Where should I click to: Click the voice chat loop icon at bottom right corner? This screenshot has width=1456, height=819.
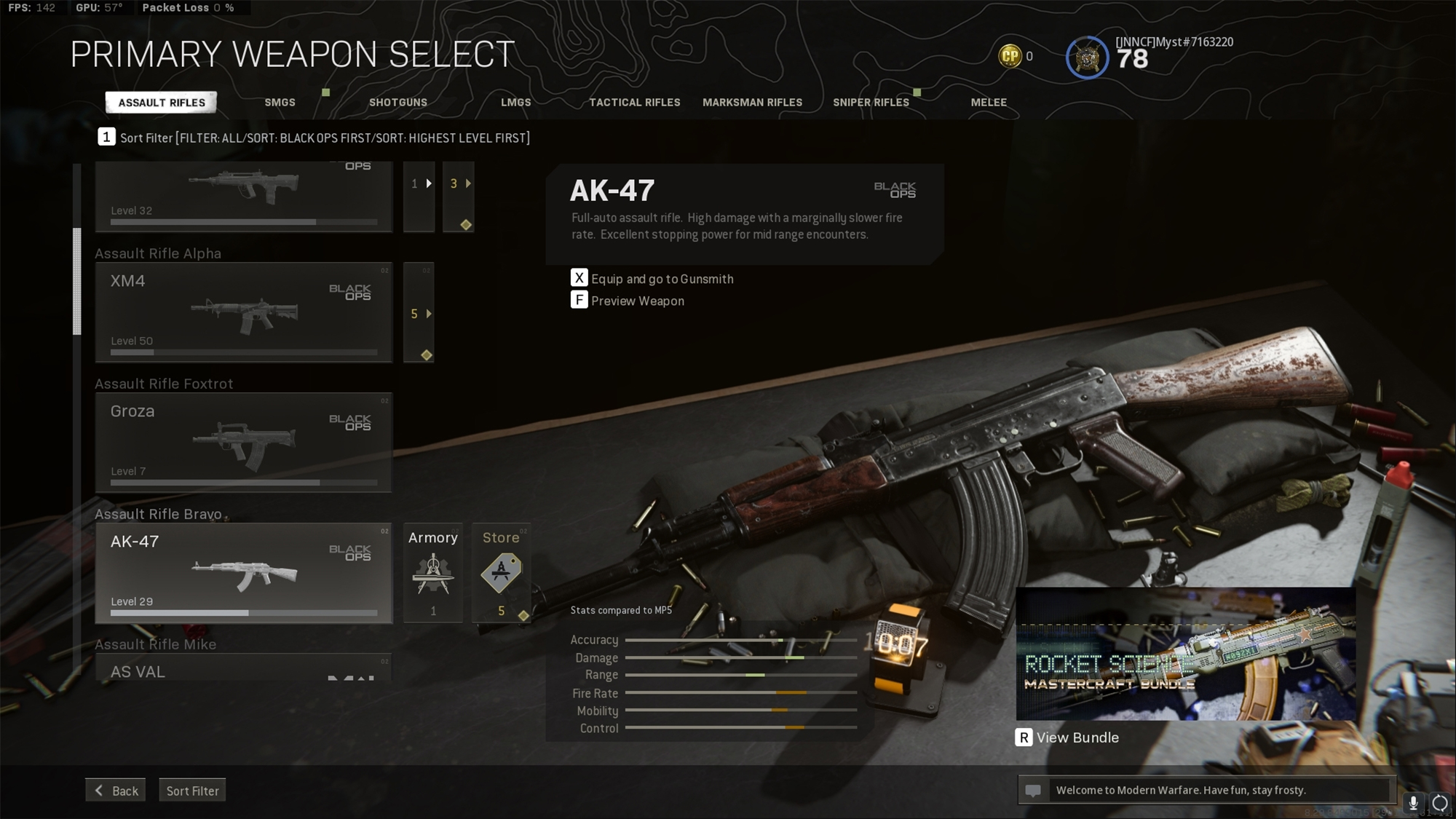pos(1439,803)
